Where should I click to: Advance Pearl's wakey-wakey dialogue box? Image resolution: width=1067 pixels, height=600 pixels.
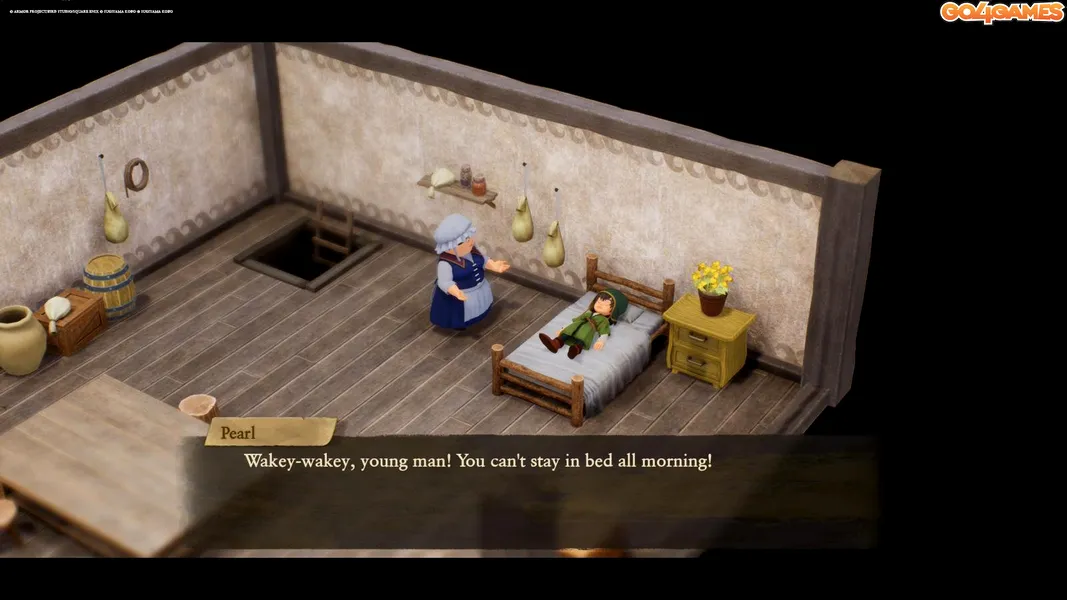[x=528, y=490]
